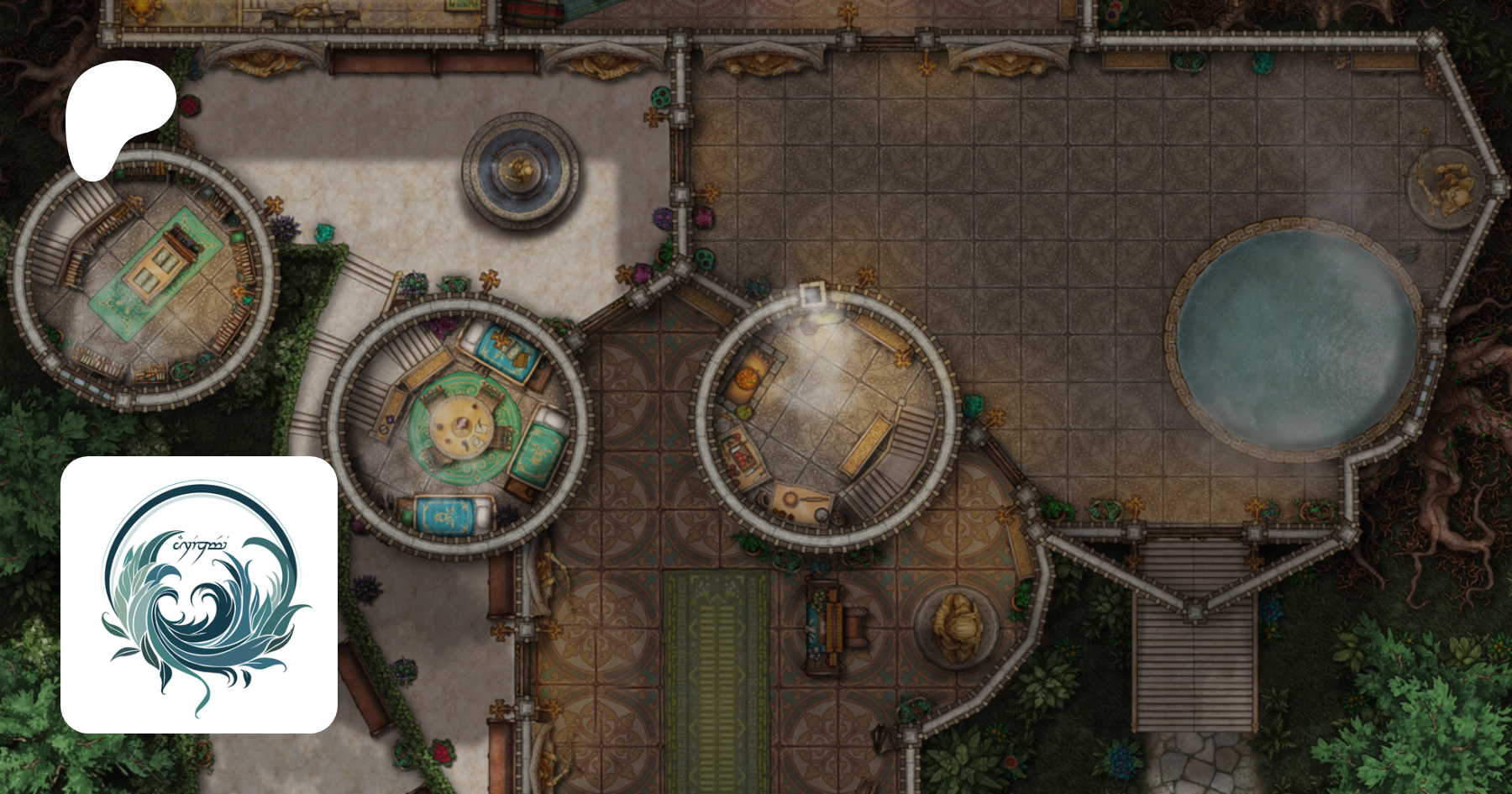The width and height of the screenshot is (1512, 794).
Task: Open the creator's blue wave avatar
Action: [199, 595]
